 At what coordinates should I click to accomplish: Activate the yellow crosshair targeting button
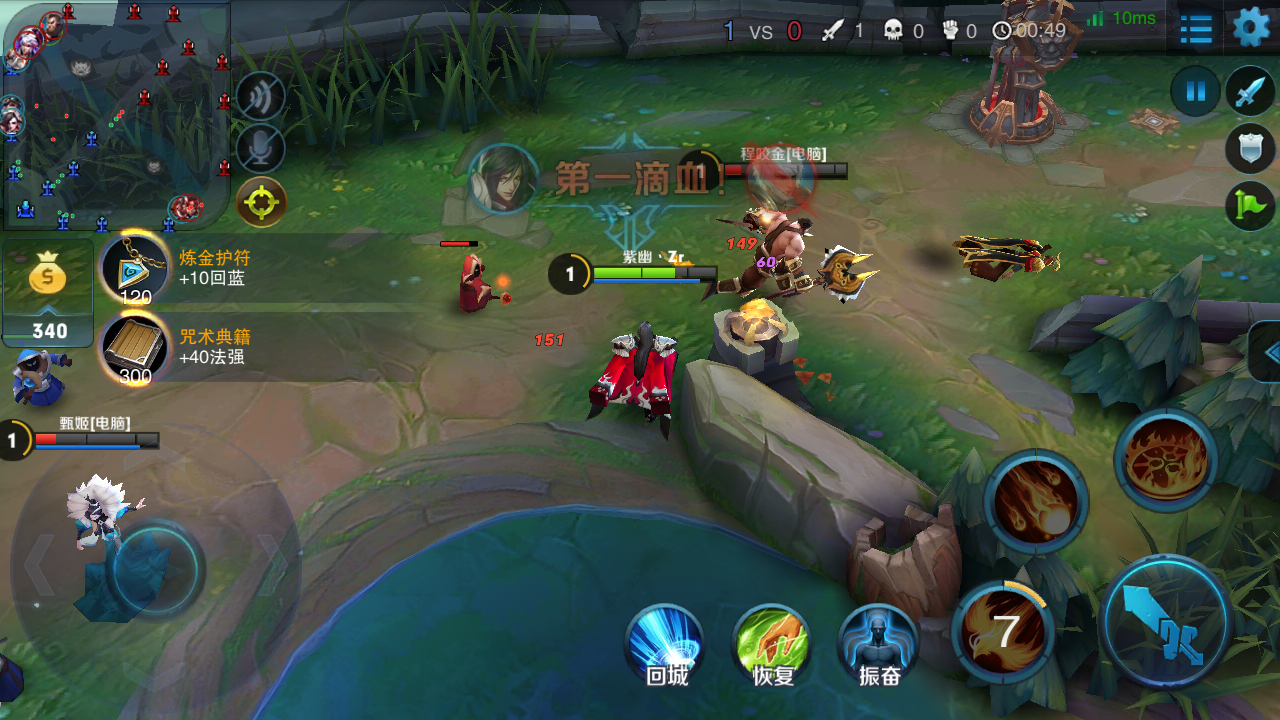pyautogui.click(x=261, y=202)
